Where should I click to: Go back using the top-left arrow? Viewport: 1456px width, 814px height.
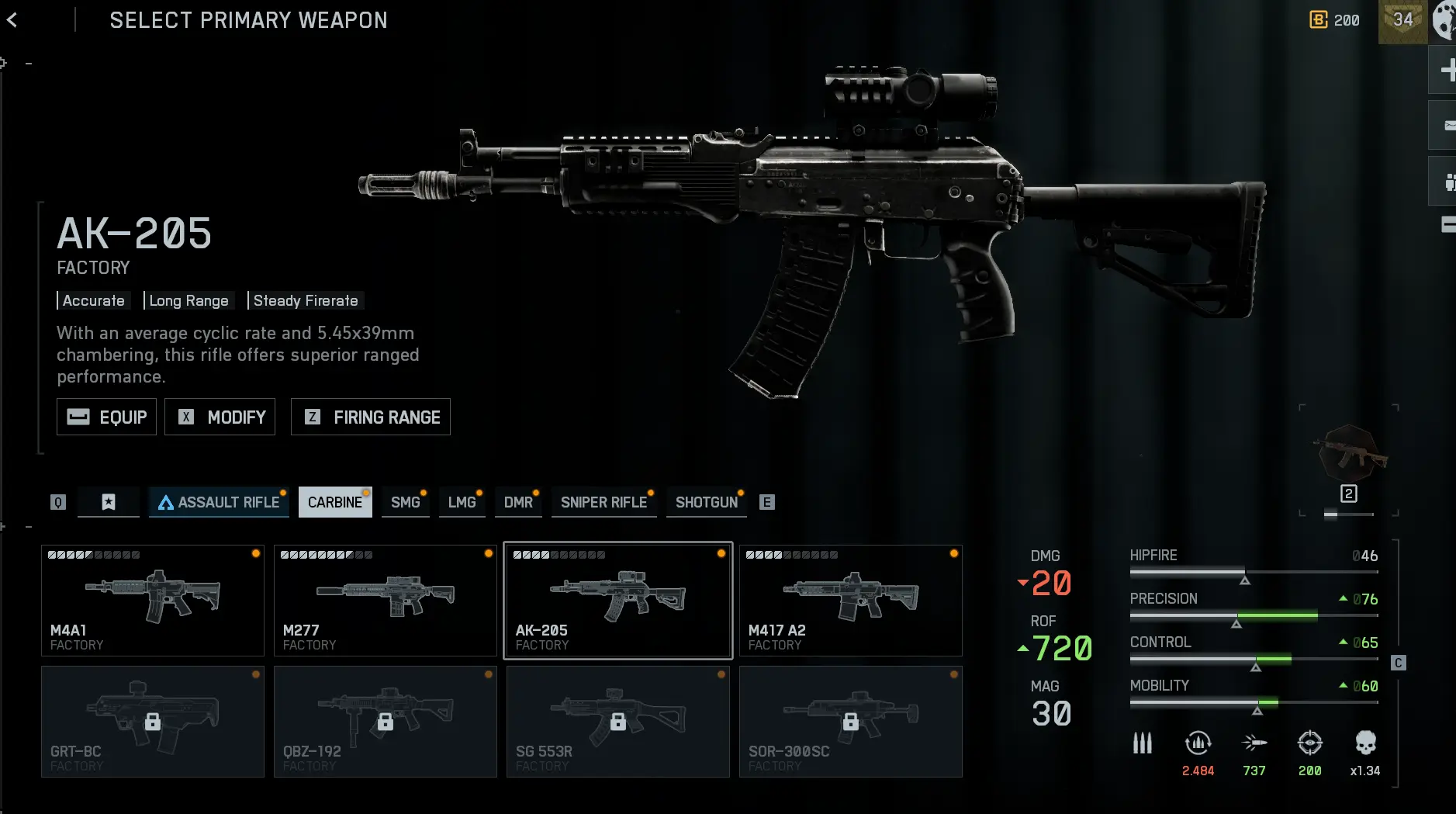coord(12,20)
